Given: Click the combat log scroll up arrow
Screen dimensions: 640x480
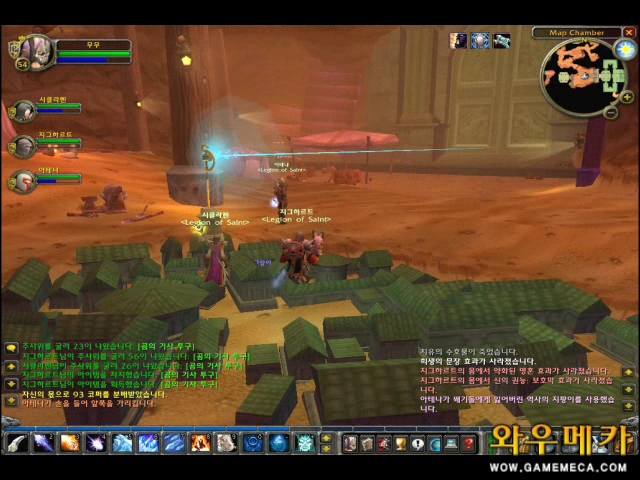Looking at the screenshot, I should click(628, 373).
